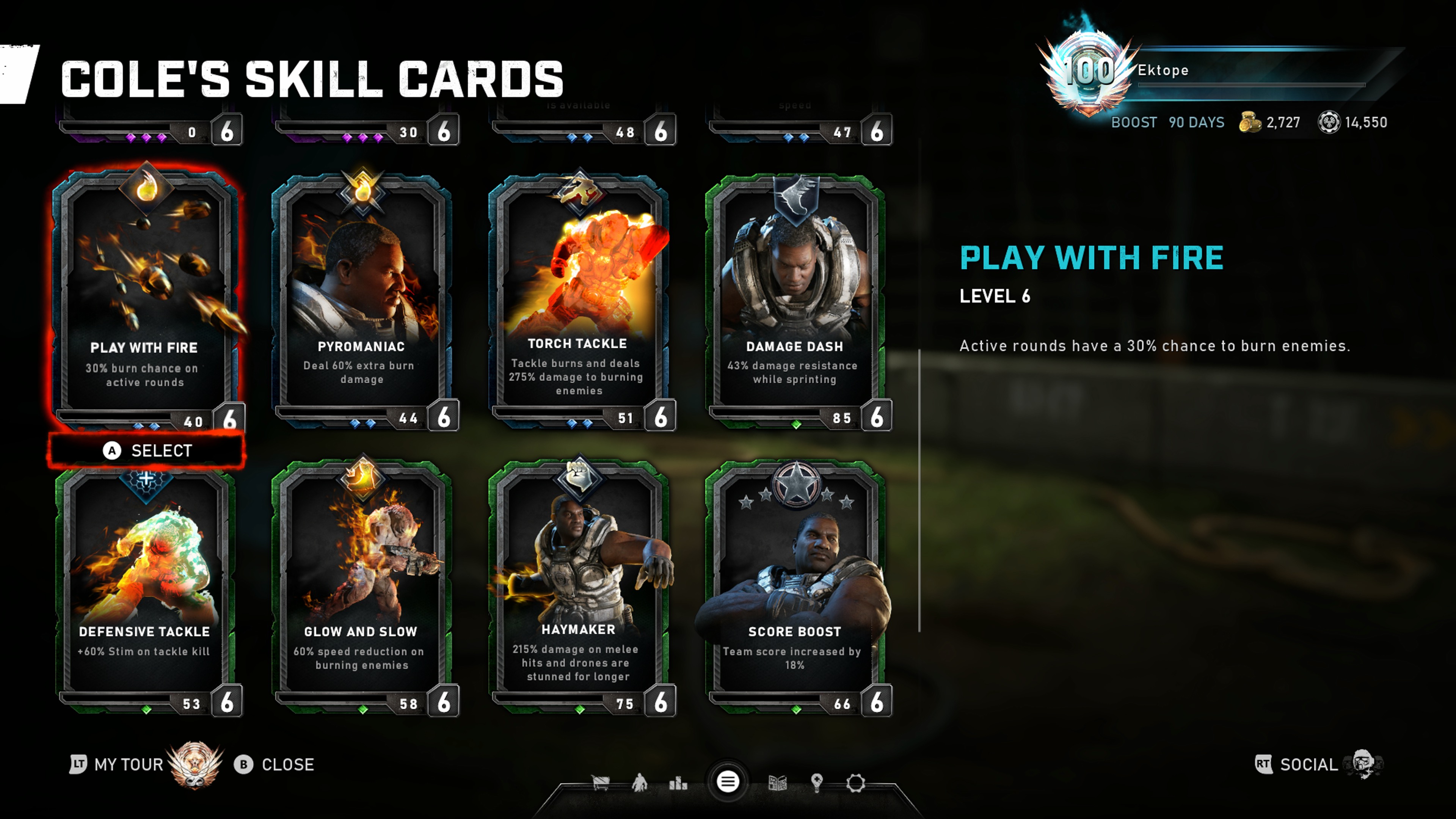Open the store shopping cart icon
Viewport: 1456px width, 819px height.
600,783
